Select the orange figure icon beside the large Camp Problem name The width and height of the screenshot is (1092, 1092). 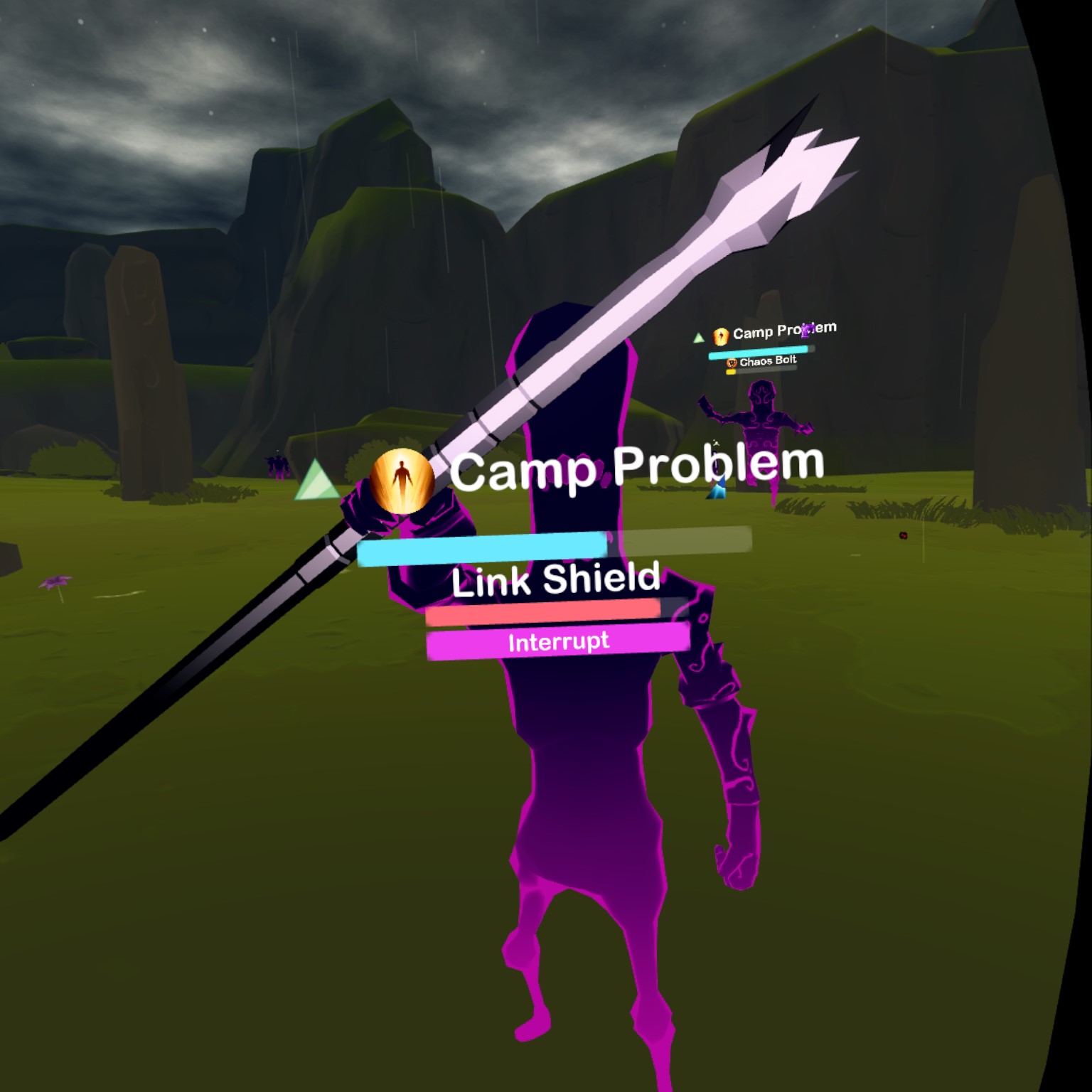[x=402, y=481]
